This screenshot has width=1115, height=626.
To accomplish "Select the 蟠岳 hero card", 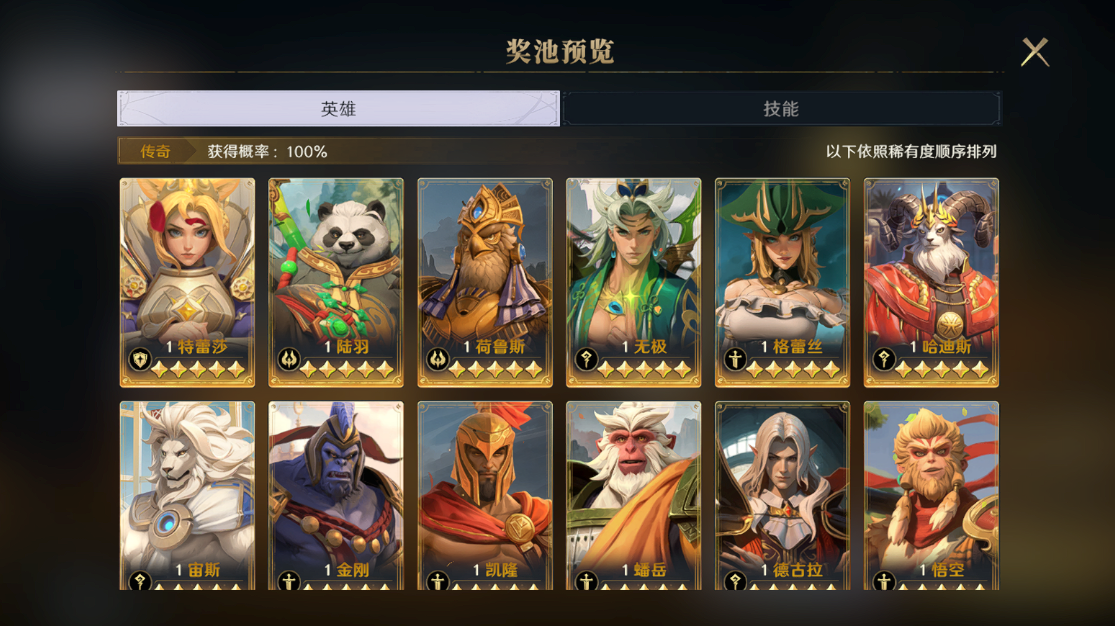I will click(x=633, y=495).
